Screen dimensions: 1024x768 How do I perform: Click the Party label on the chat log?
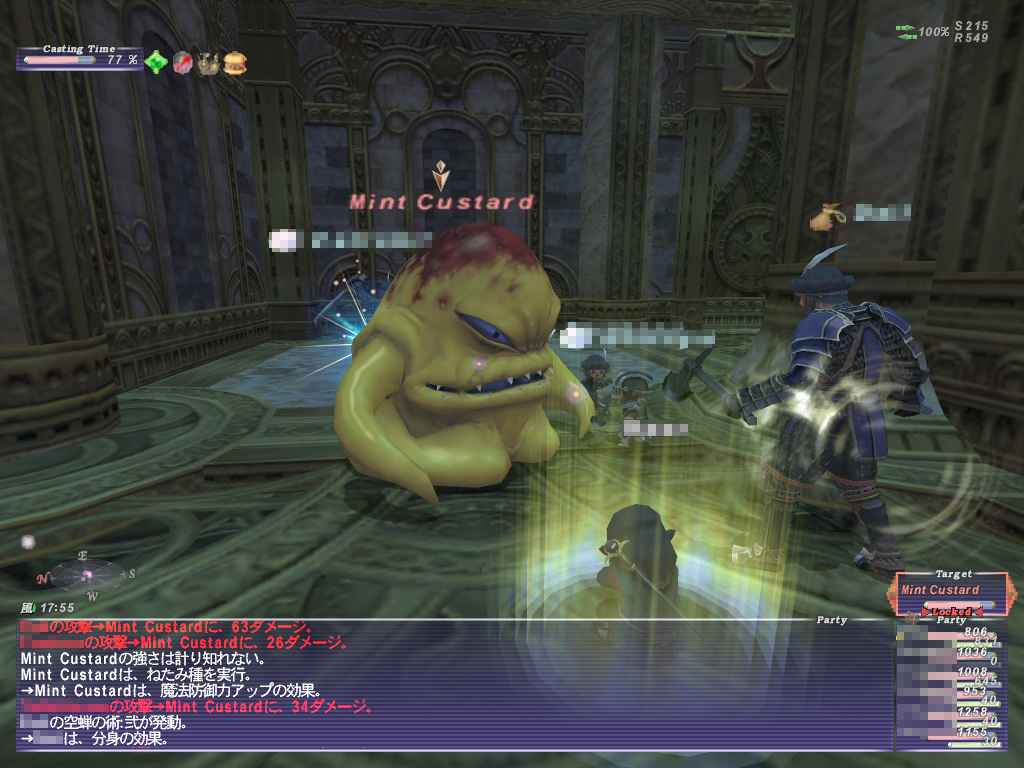(831, 621)
